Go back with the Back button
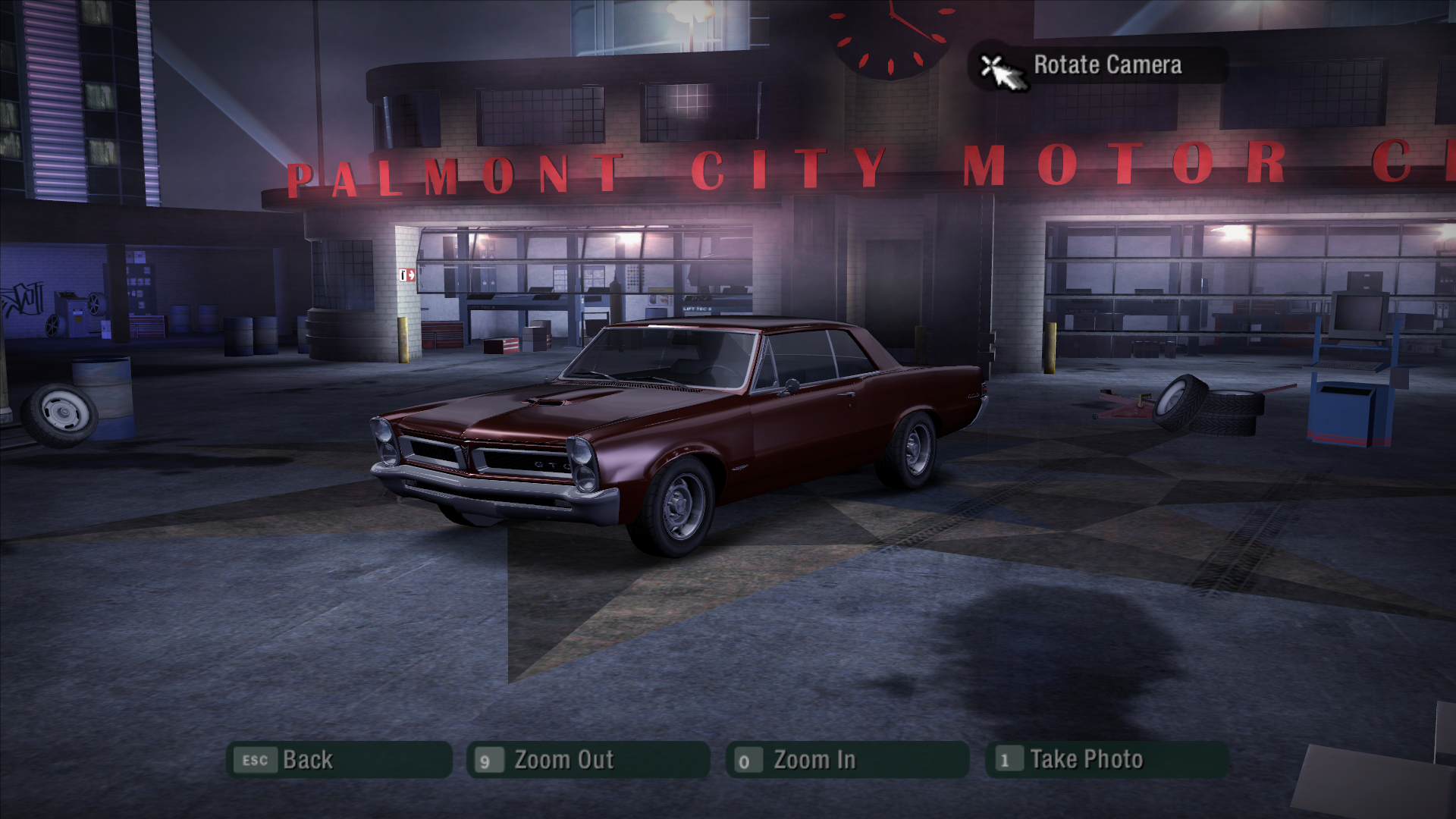Screen dimensions: 1456x819 (339, 760)
